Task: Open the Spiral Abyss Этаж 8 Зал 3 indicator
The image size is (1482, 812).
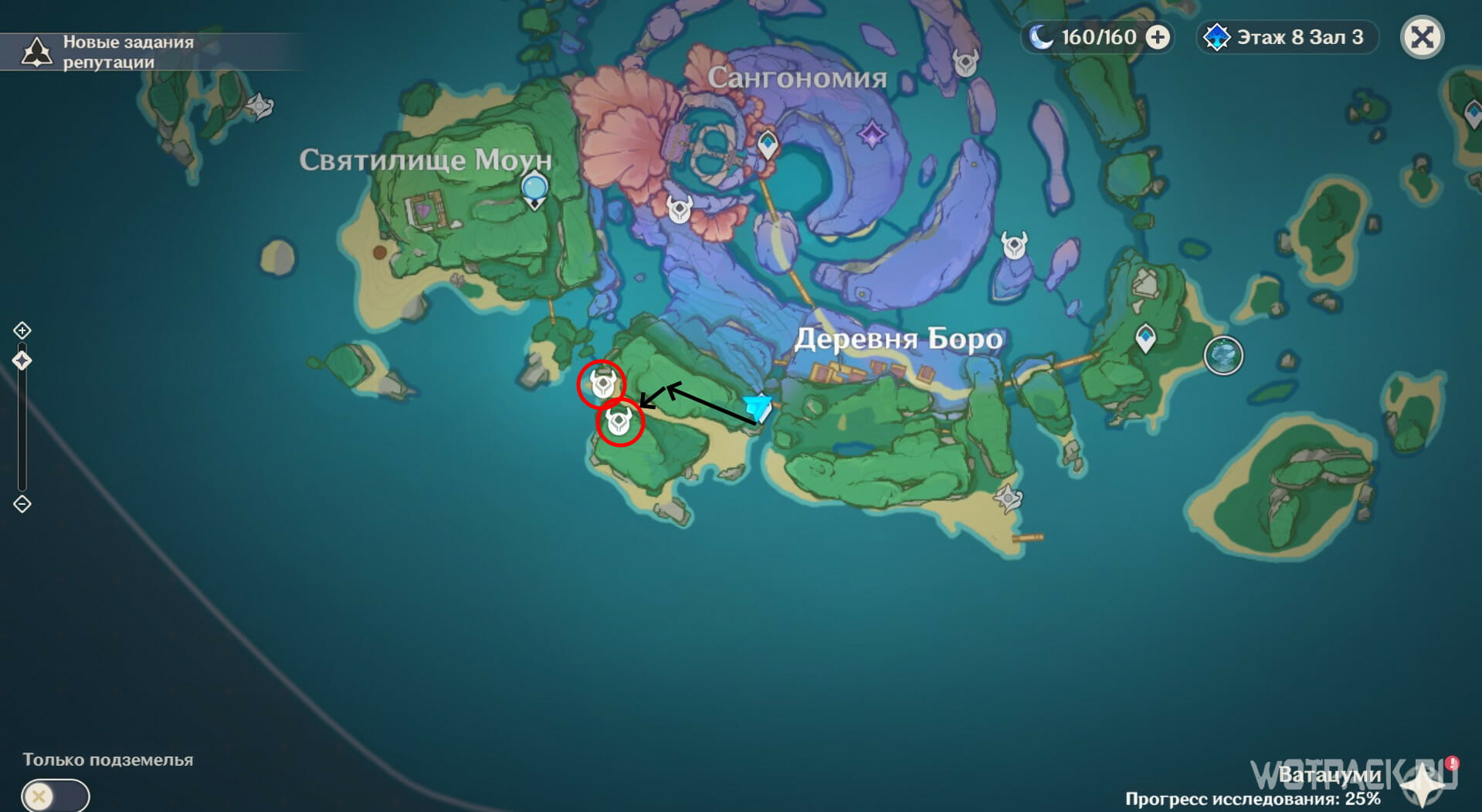Action: 1287,37
